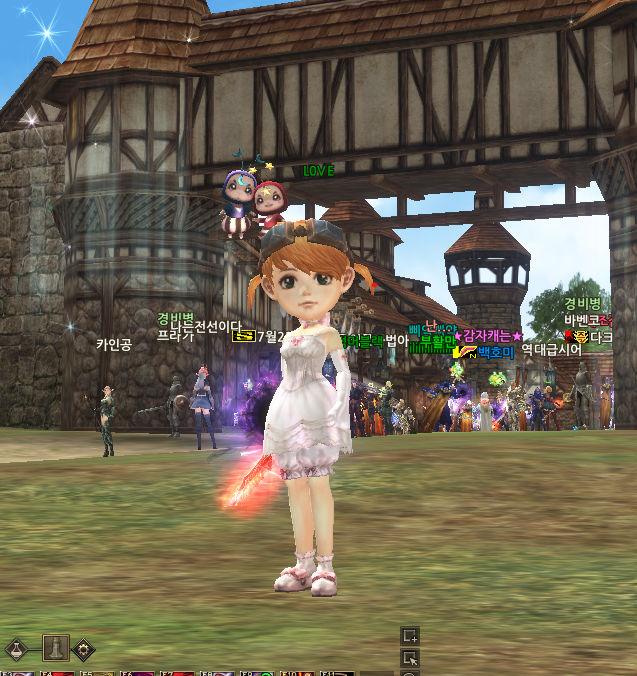
Task: Select the stone statue icon
Action: [x=55, y=647]
